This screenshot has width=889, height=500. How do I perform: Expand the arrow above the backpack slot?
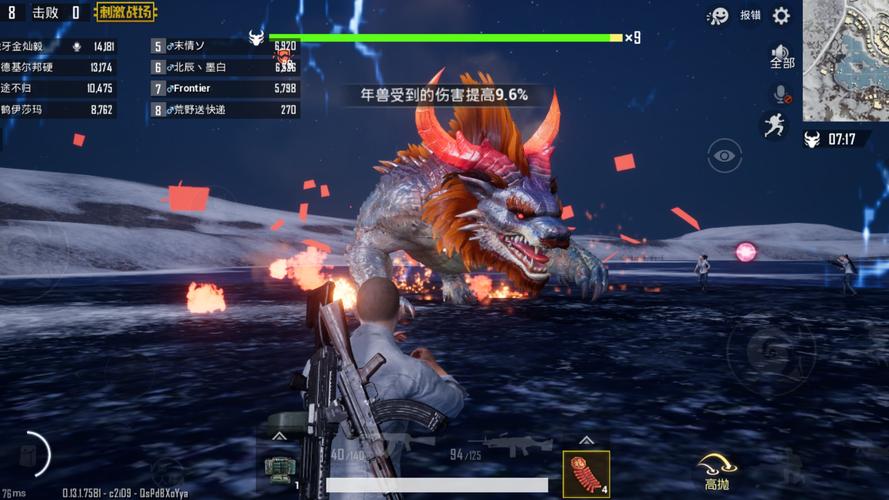pos(279,437)
